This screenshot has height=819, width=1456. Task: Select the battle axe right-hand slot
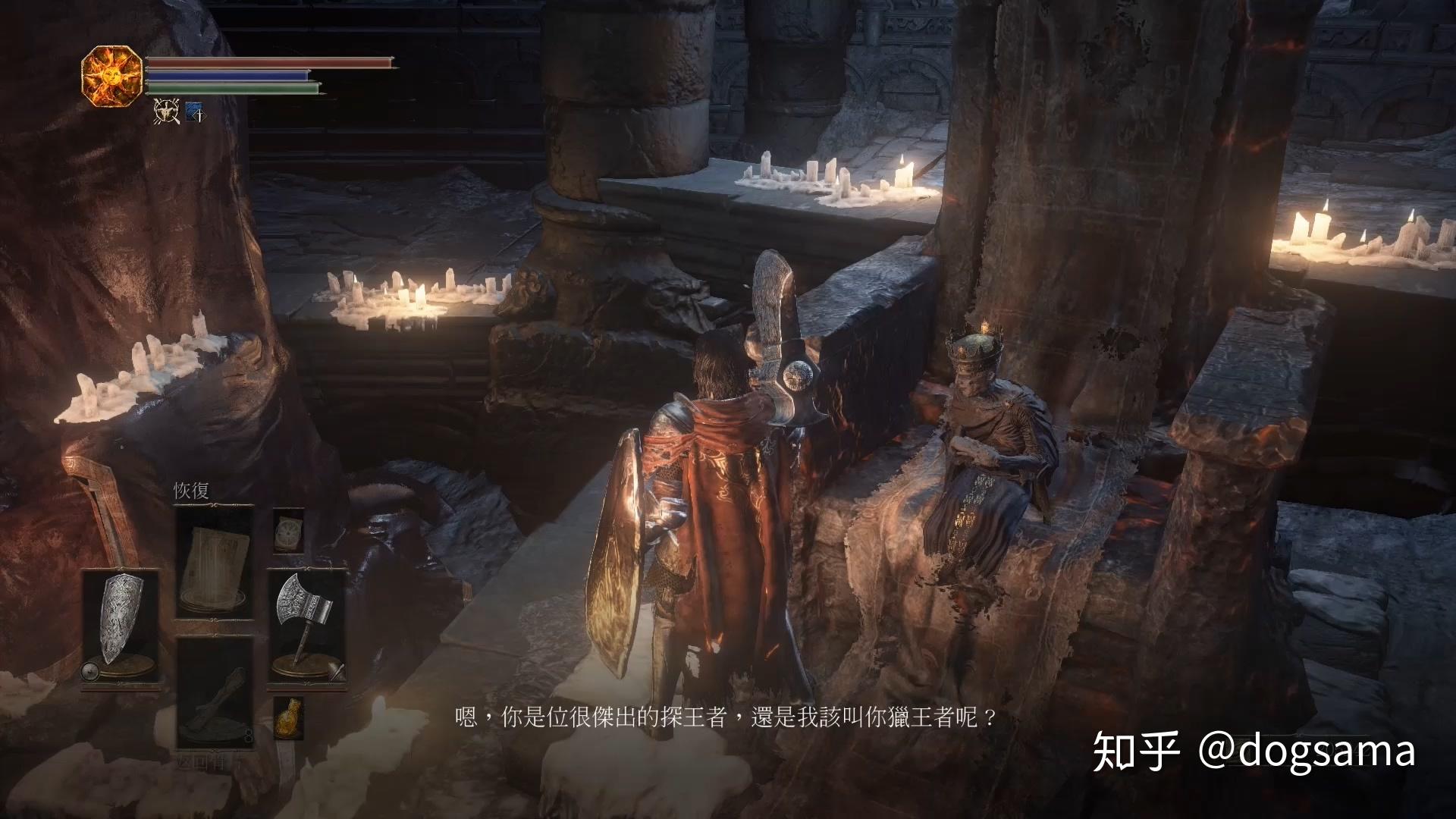306,622
